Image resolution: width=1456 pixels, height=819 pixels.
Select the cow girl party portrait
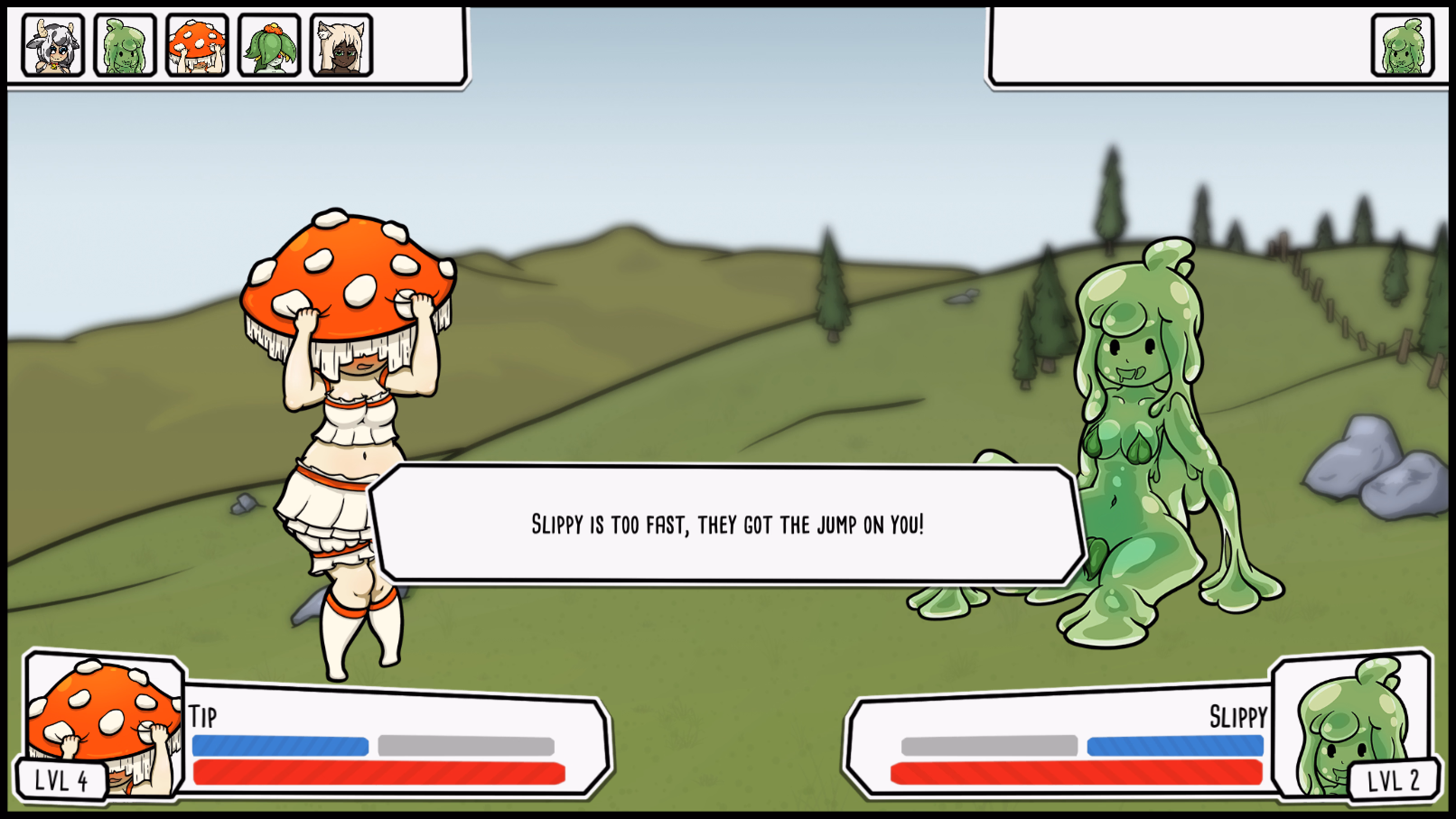coord(53,47)
